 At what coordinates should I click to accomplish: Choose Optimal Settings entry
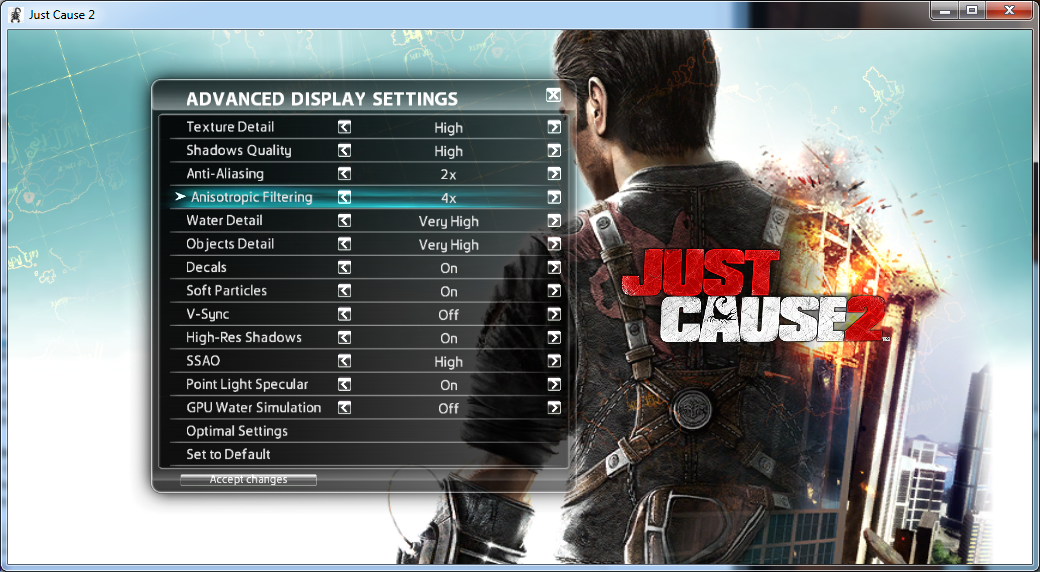point(237,431)
